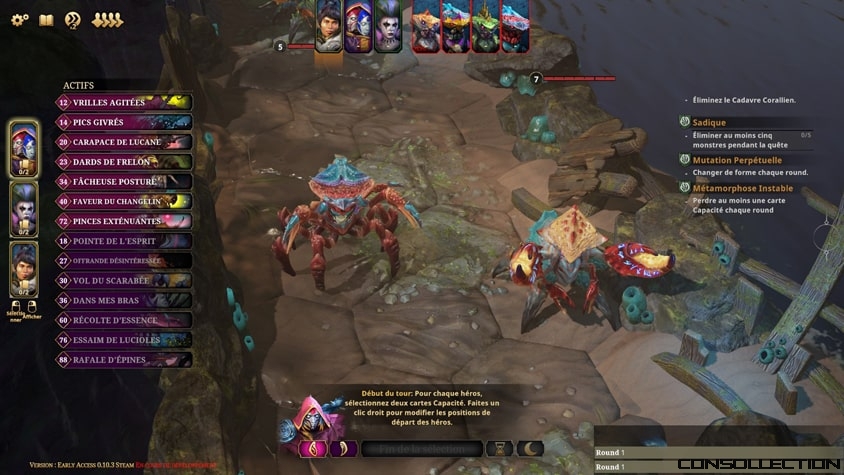
Task: Open the book journal icon
Action: [x=46, y=20]
